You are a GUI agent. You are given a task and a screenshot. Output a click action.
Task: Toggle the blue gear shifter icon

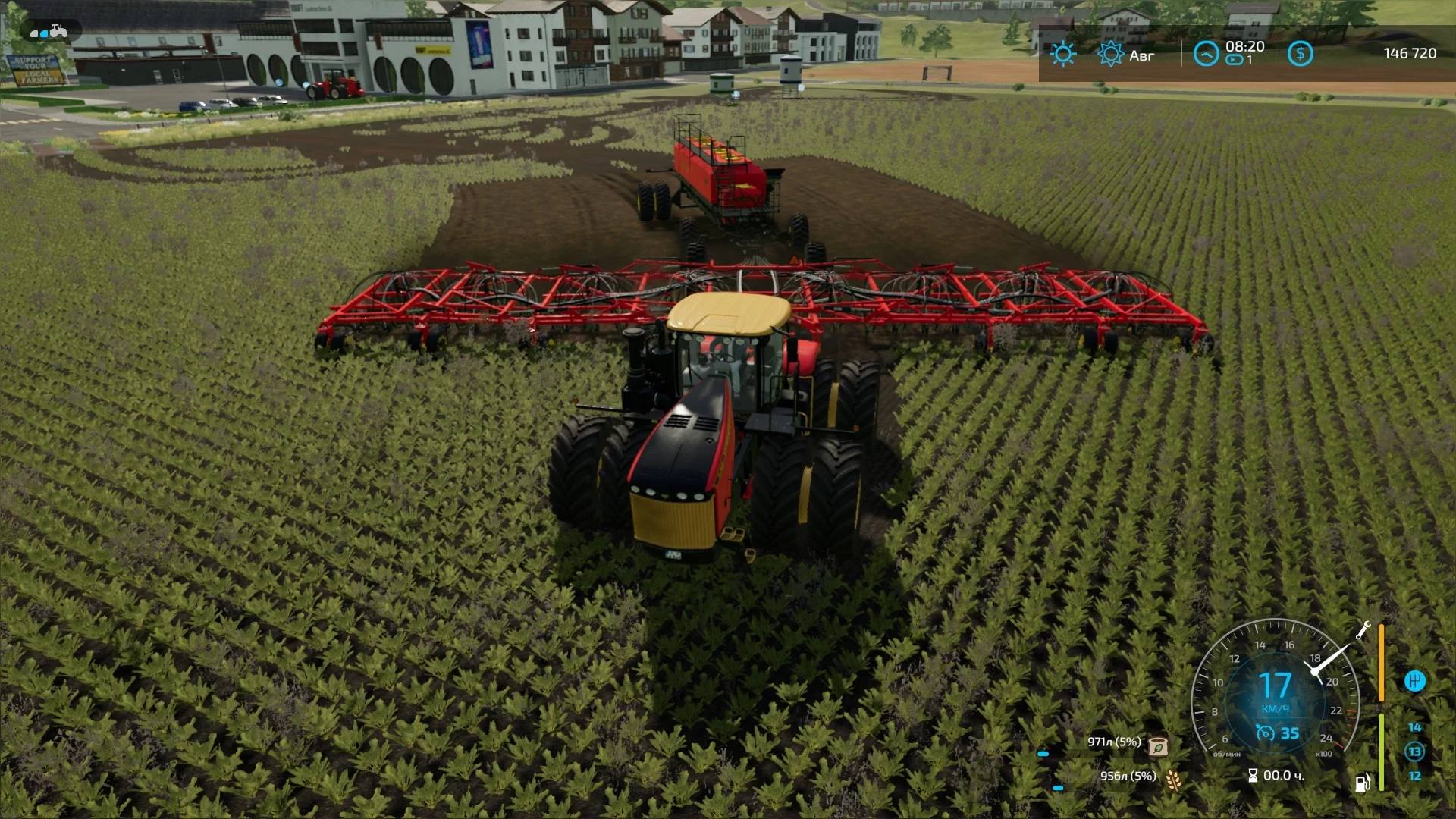click(1417, 682)
